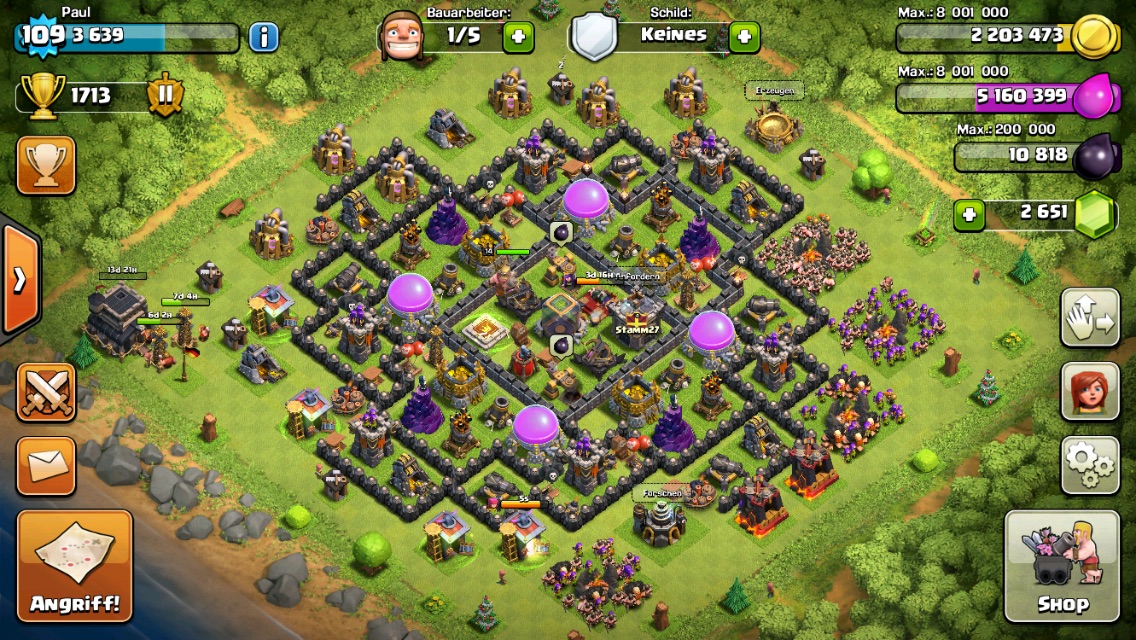The height and width of the screenshot is (640, 1136).
Task: Add gems with the green plus button
Action: pyautogui.click(x=967, y=213)
